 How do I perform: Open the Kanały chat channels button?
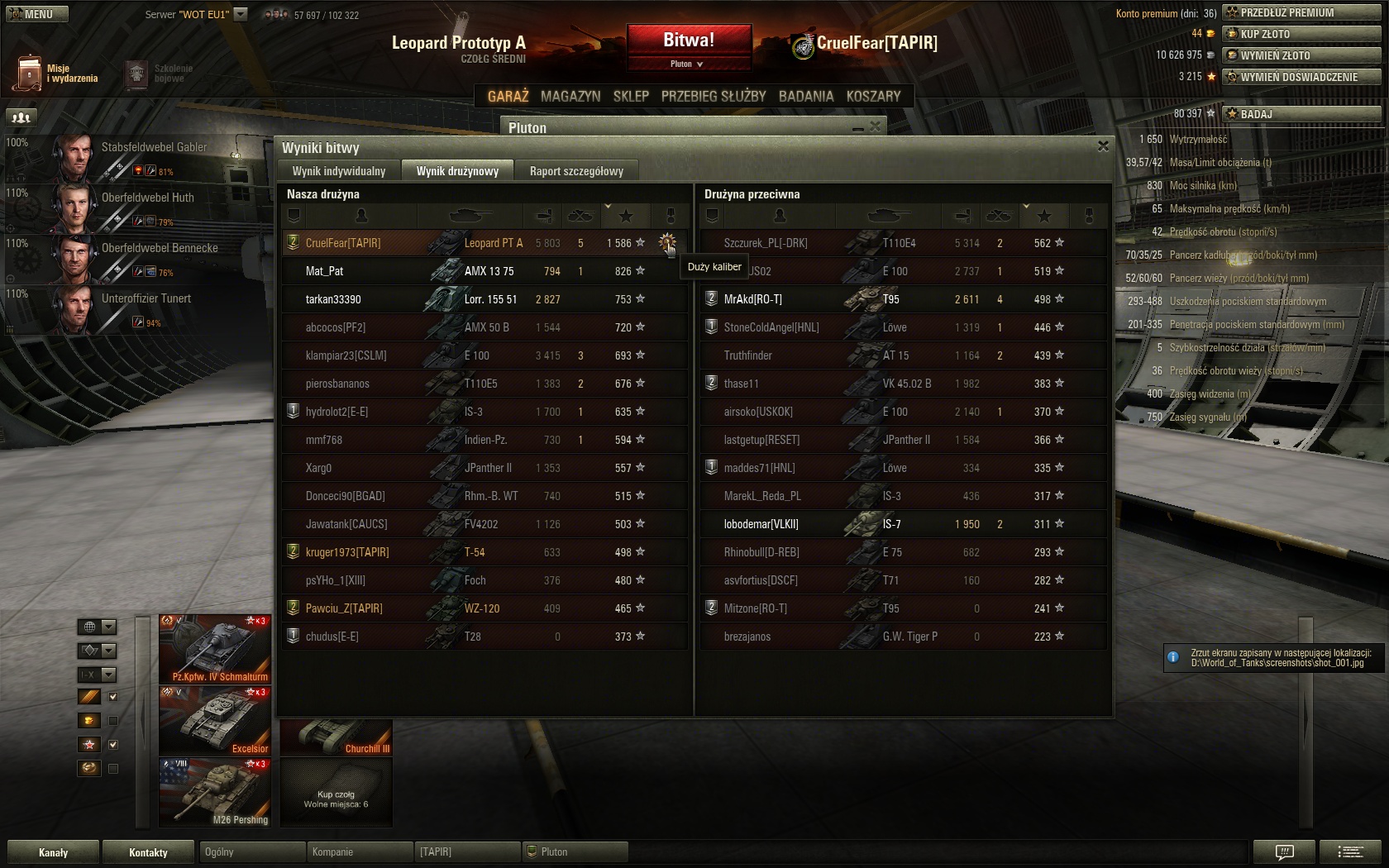pos(53,852)
